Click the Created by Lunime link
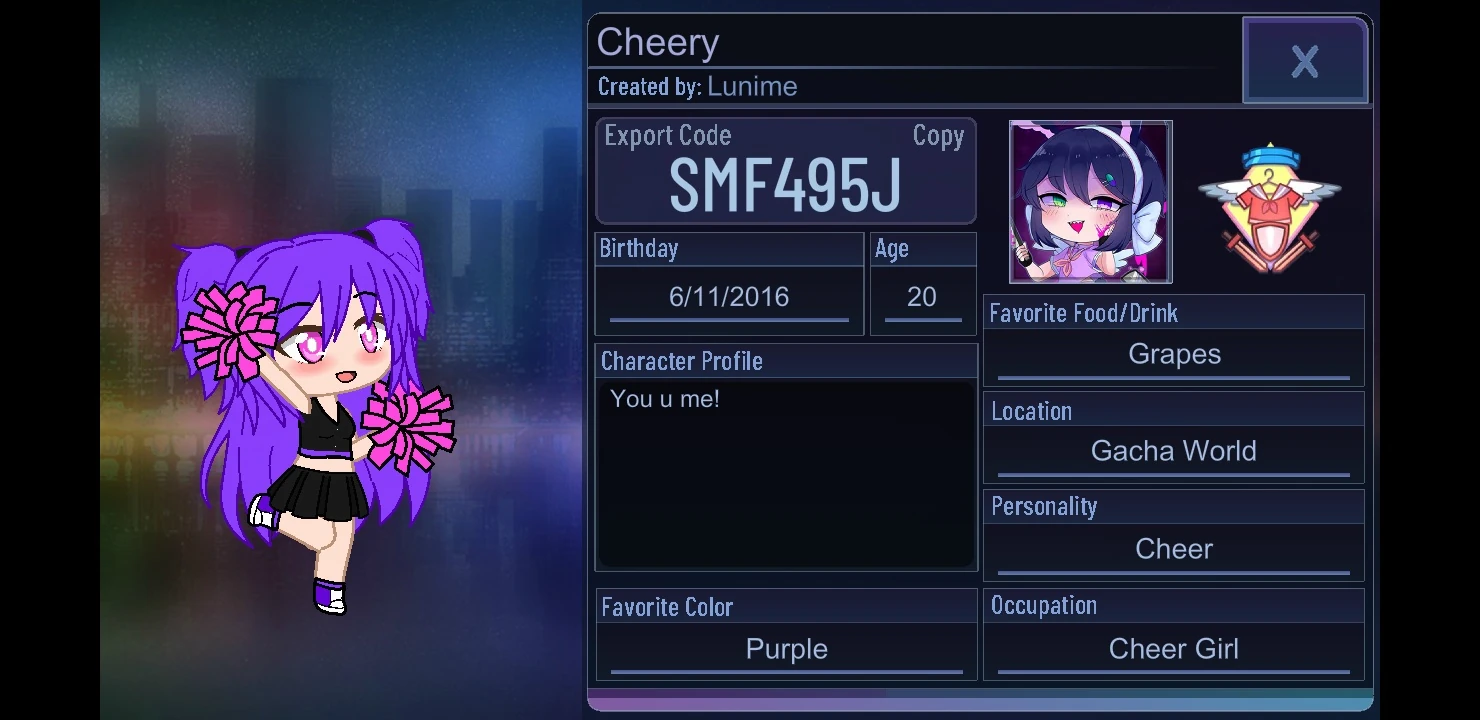 [752, 87]
